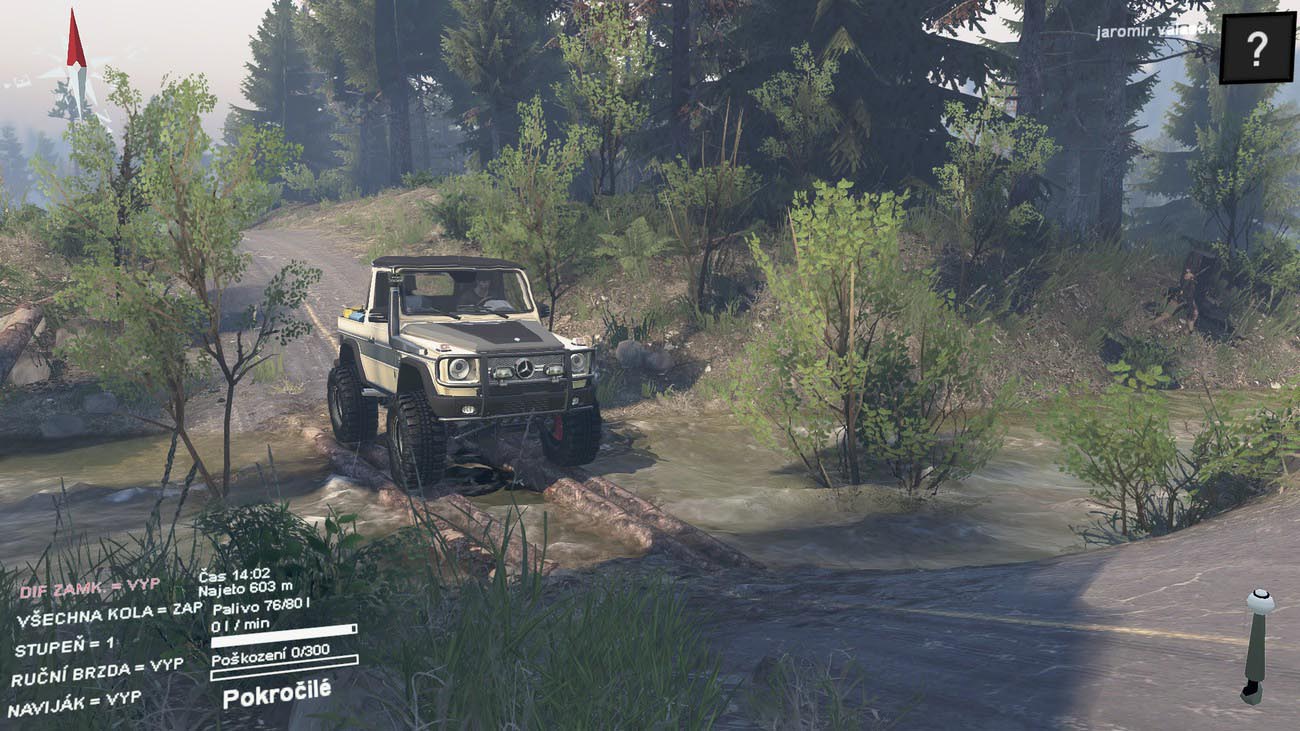Open the Pokročilé advanced menu

pos(276,692)
